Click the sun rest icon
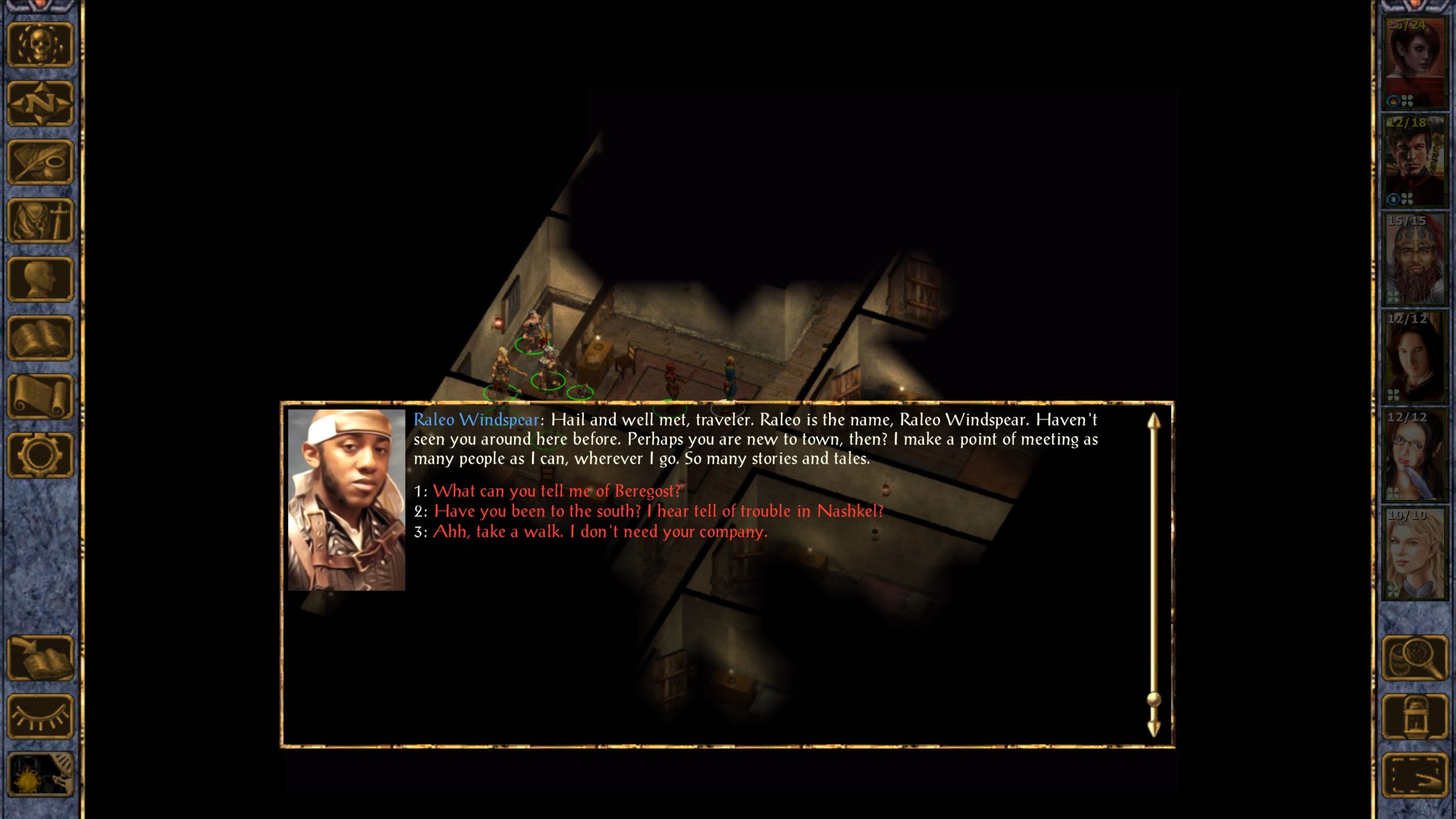This screenshot has width=1456, height=819. [40, 775]
